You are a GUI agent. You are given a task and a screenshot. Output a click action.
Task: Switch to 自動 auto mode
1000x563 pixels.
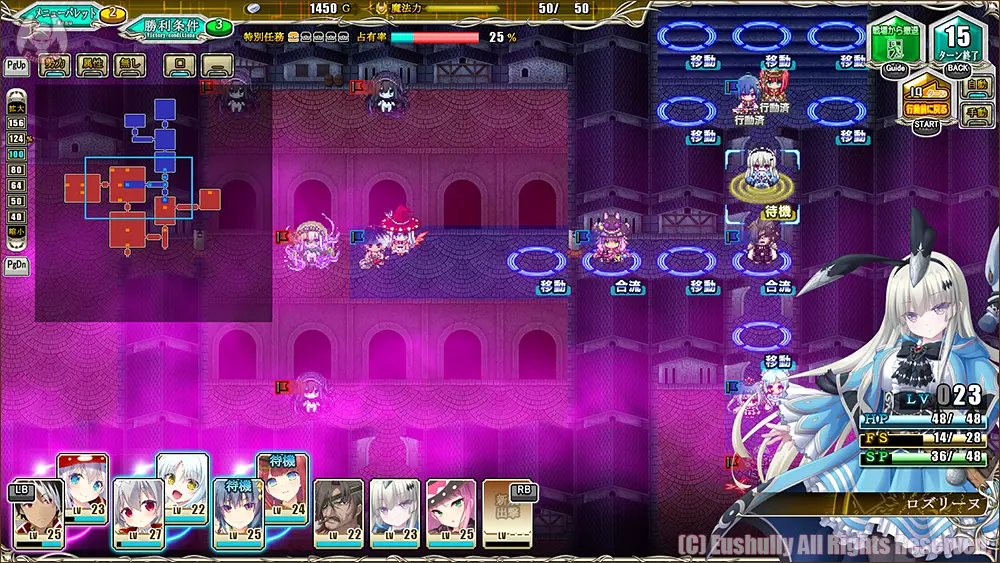tap(978, 87)
